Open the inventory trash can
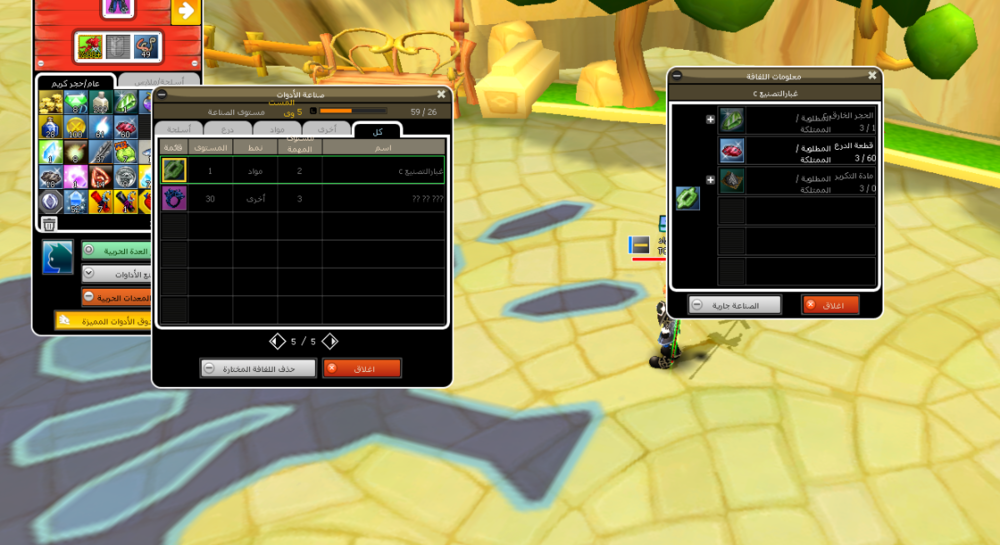The height and width of the screenshot is (545, 1000). point(49,224)
